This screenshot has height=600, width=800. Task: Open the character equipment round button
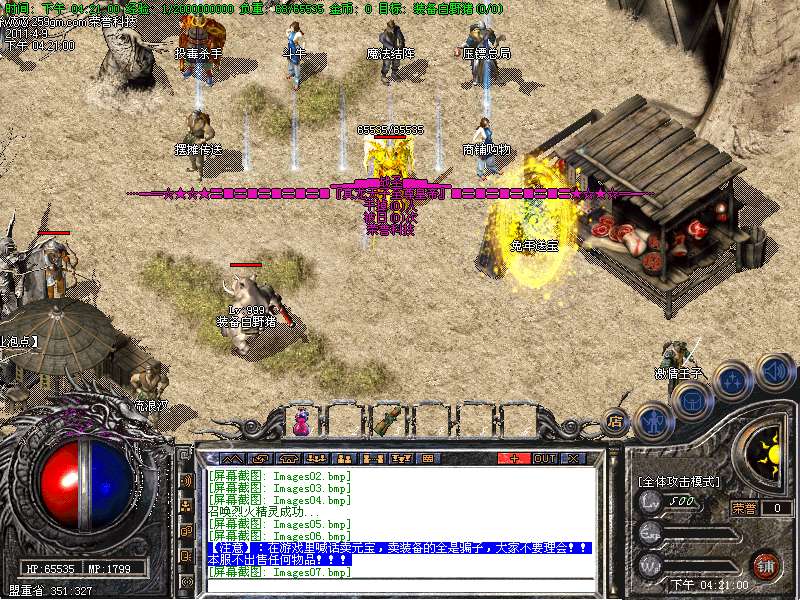click(x=651, y=419)
